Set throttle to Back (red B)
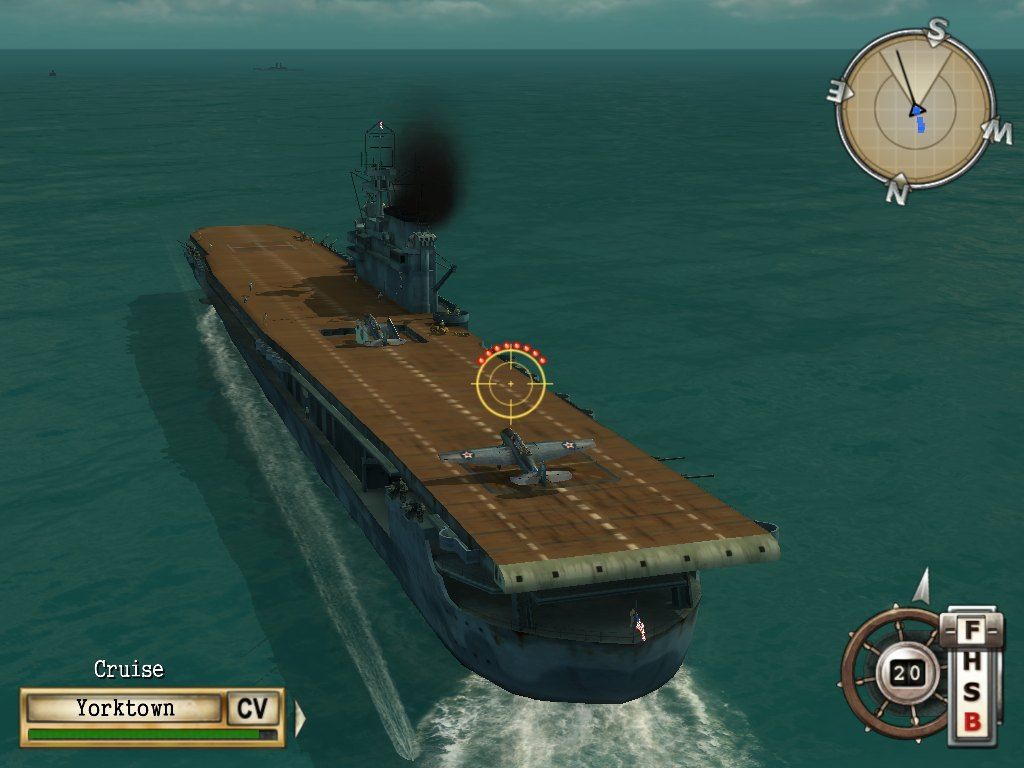Viewport: 1024px width, 768px height. coord(971,722)
